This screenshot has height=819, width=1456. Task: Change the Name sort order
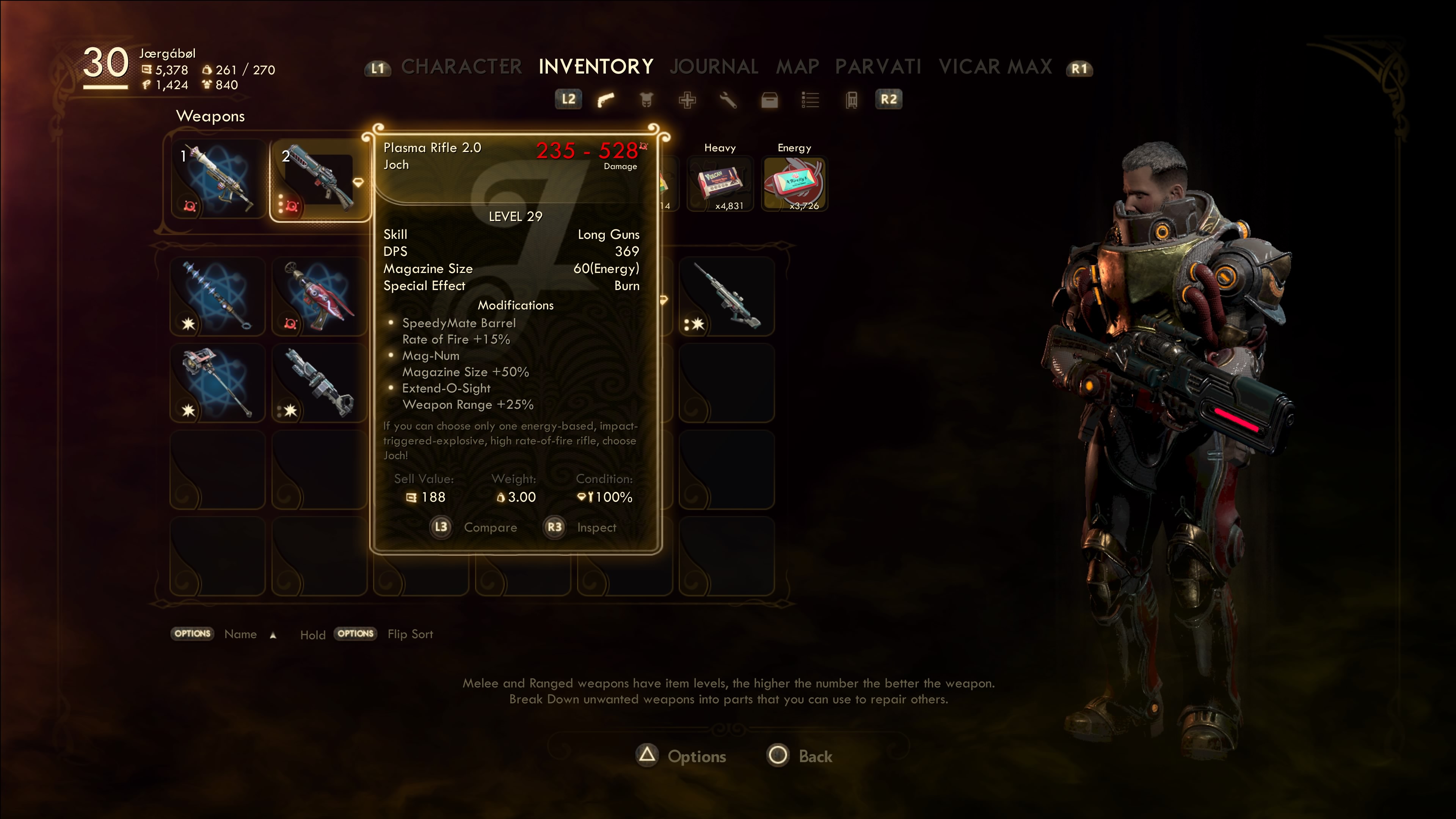tap(240, 634)
